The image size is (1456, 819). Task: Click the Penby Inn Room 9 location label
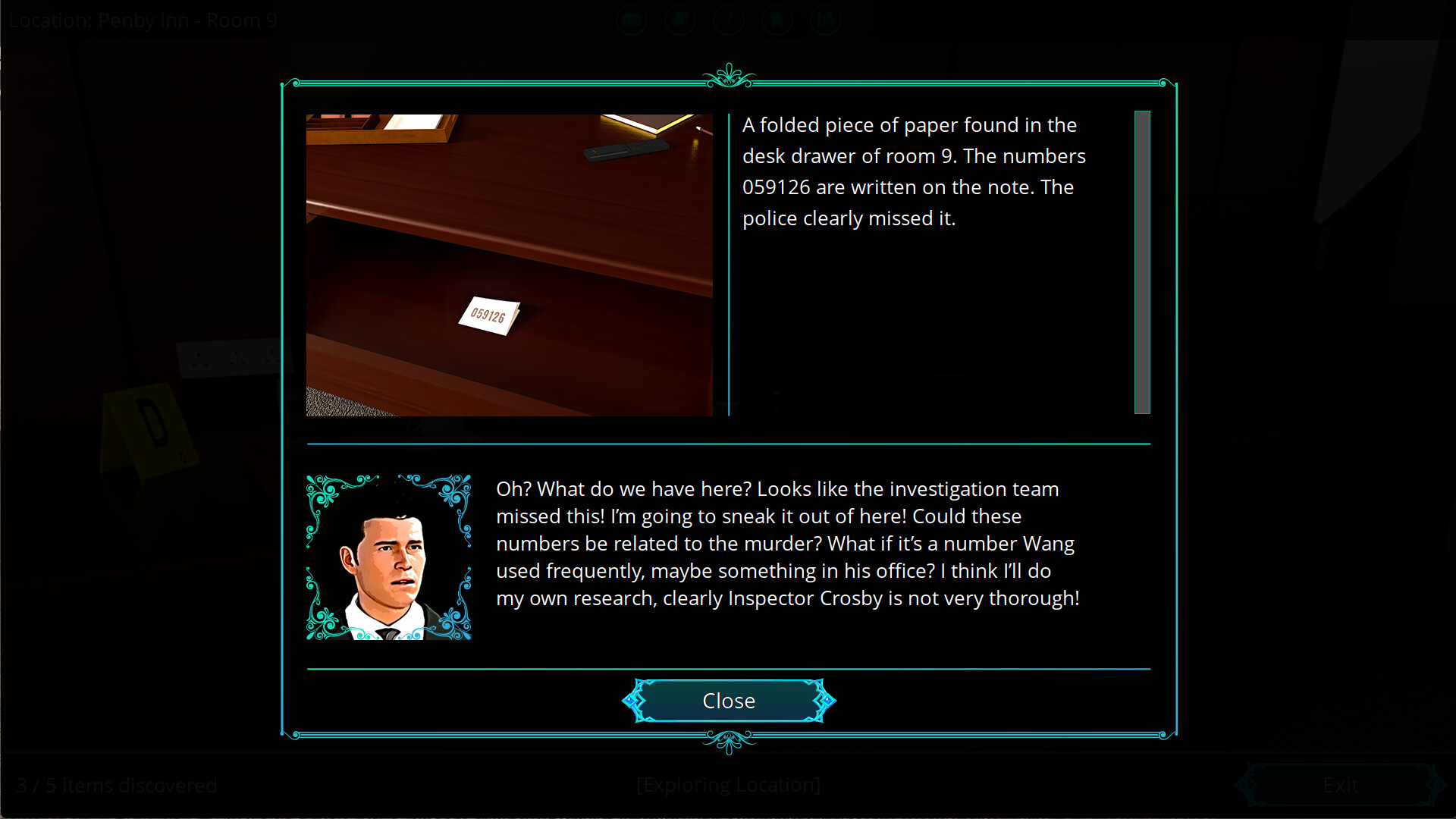pyautogui.click(x=141, y=20)
